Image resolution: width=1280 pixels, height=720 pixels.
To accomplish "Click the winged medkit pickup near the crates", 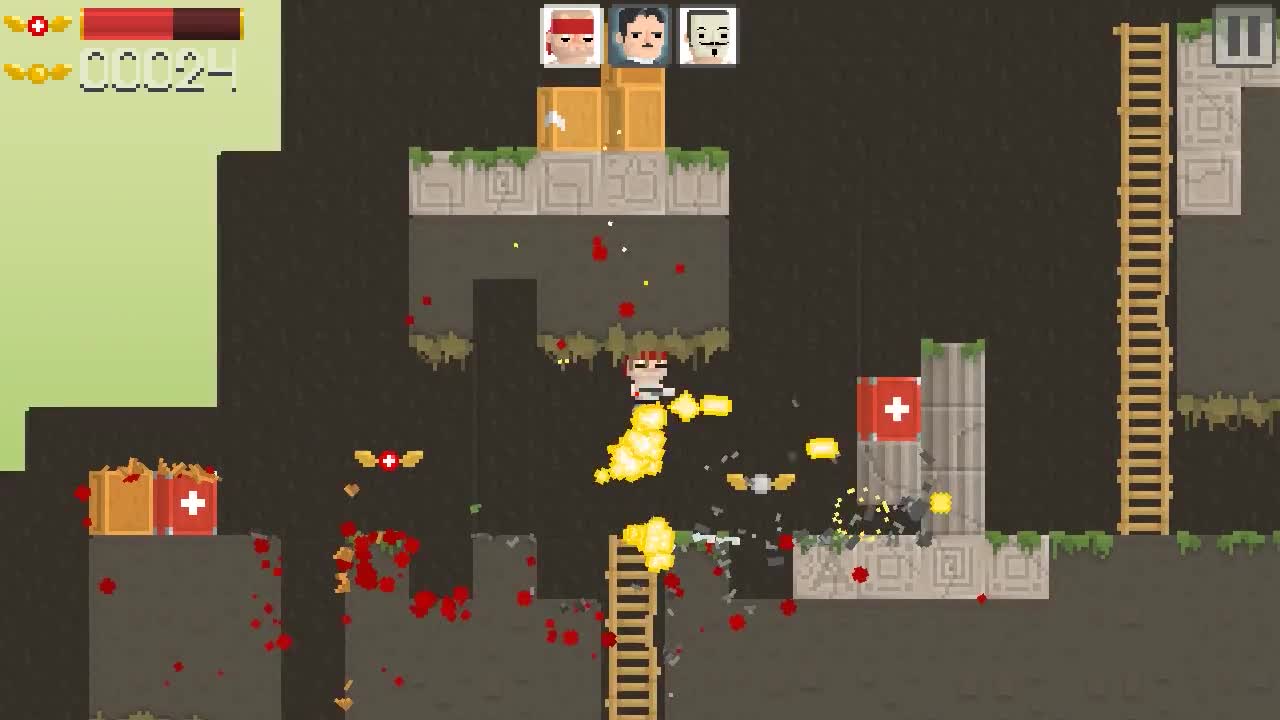I will [388, 458].
